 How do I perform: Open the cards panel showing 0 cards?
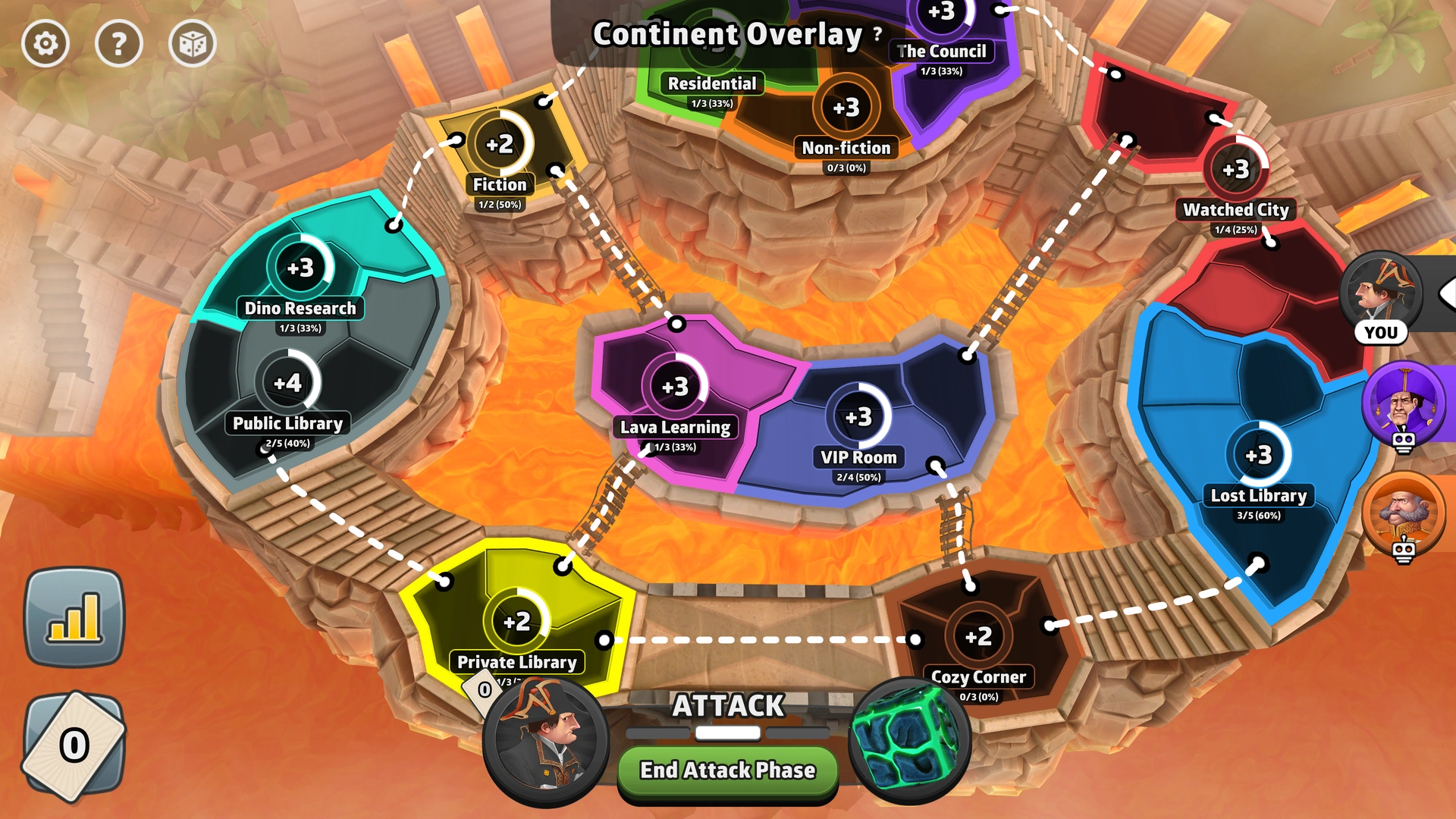tap(74, 747)
